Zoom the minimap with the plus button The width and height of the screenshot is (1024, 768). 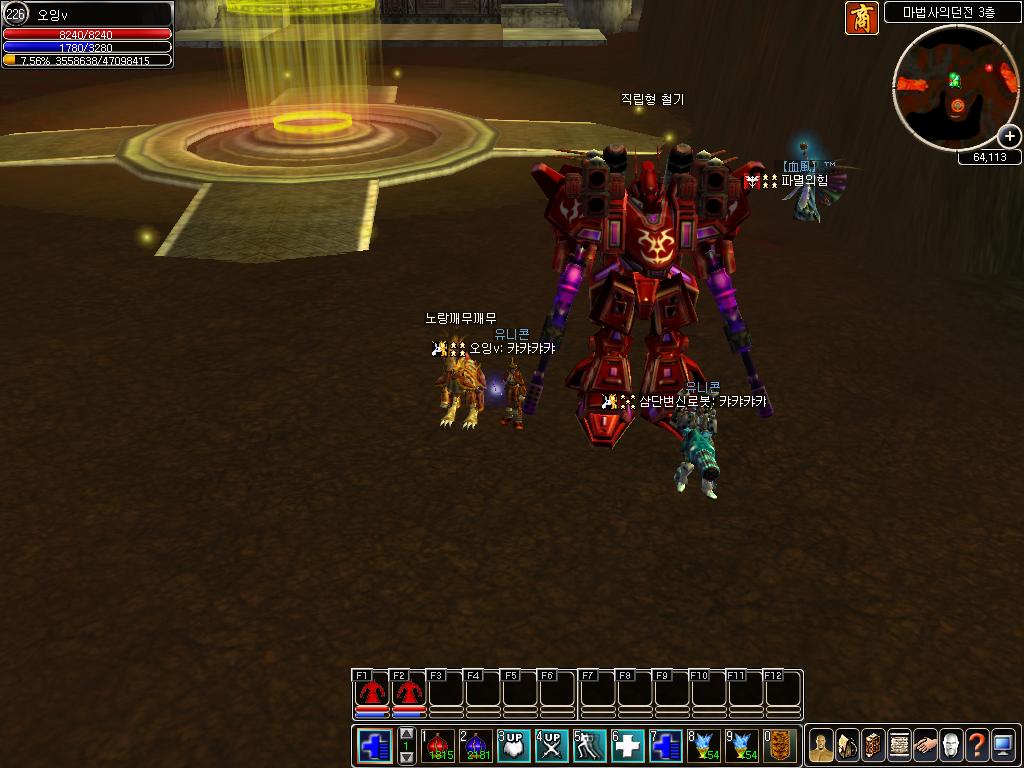[x=1010, y=136]
